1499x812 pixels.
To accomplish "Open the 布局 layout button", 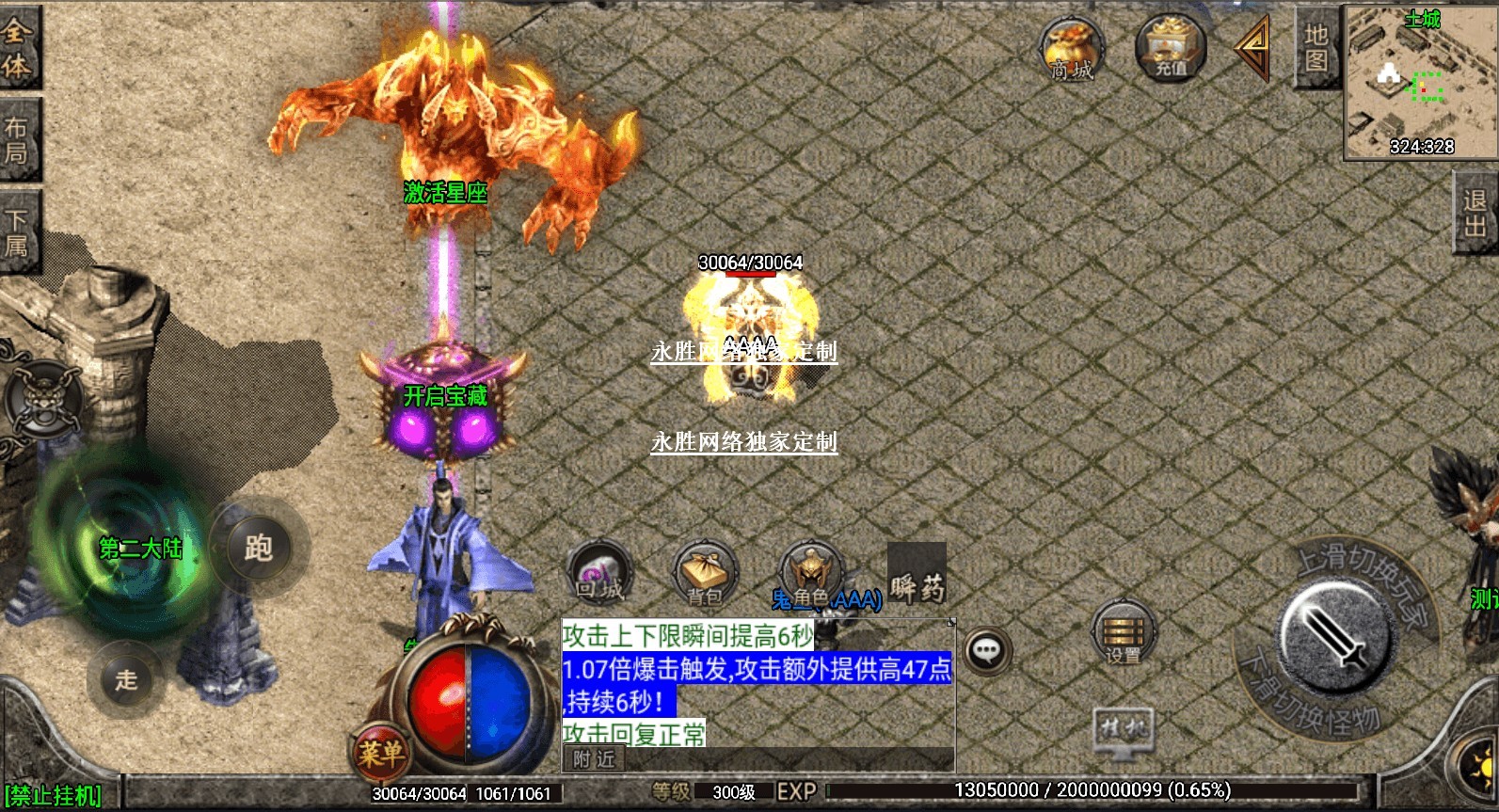I will tap(17, 139).
